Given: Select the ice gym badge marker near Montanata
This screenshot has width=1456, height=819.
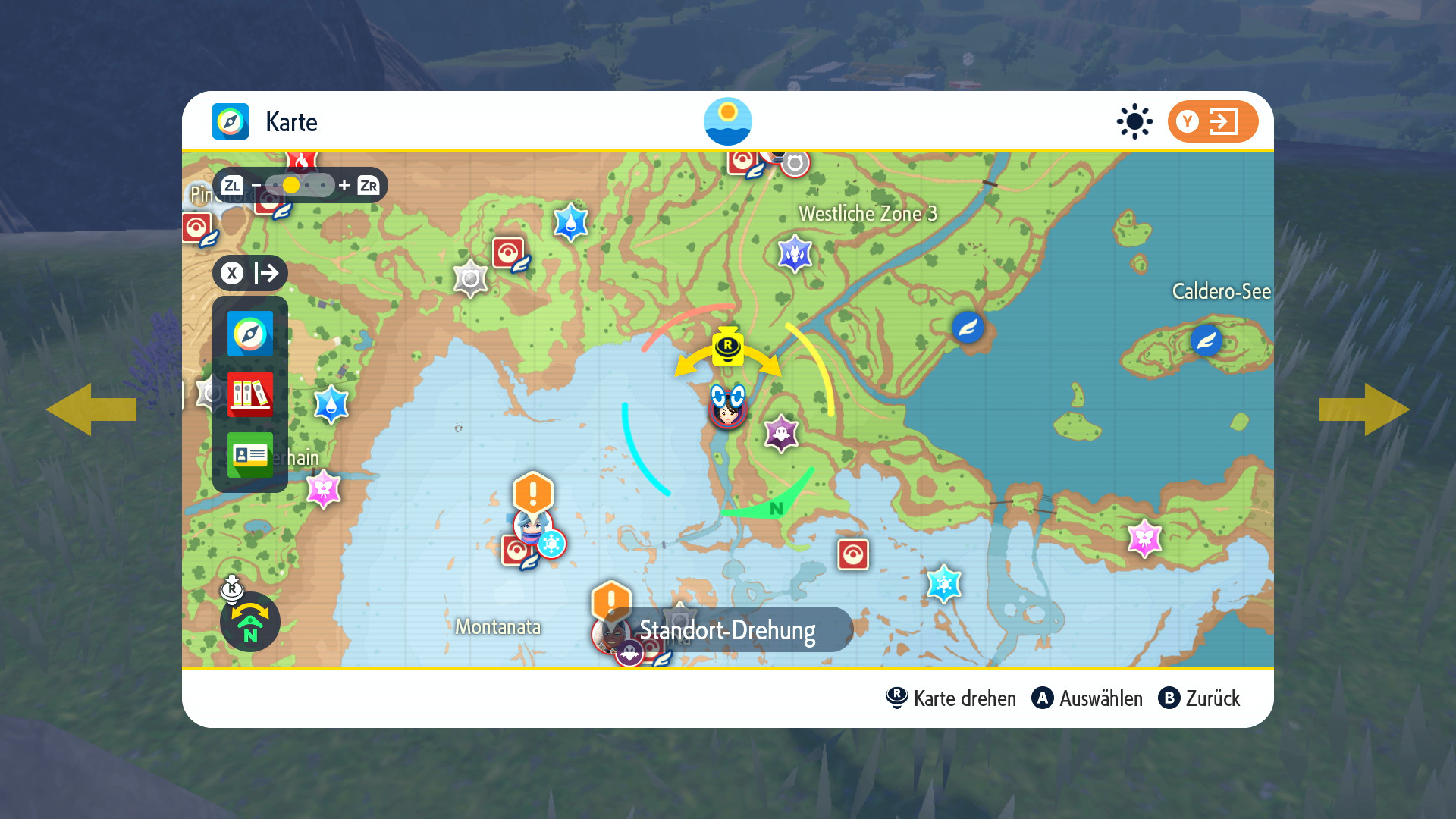Looking at the screenshot, I should coord(551,543).
